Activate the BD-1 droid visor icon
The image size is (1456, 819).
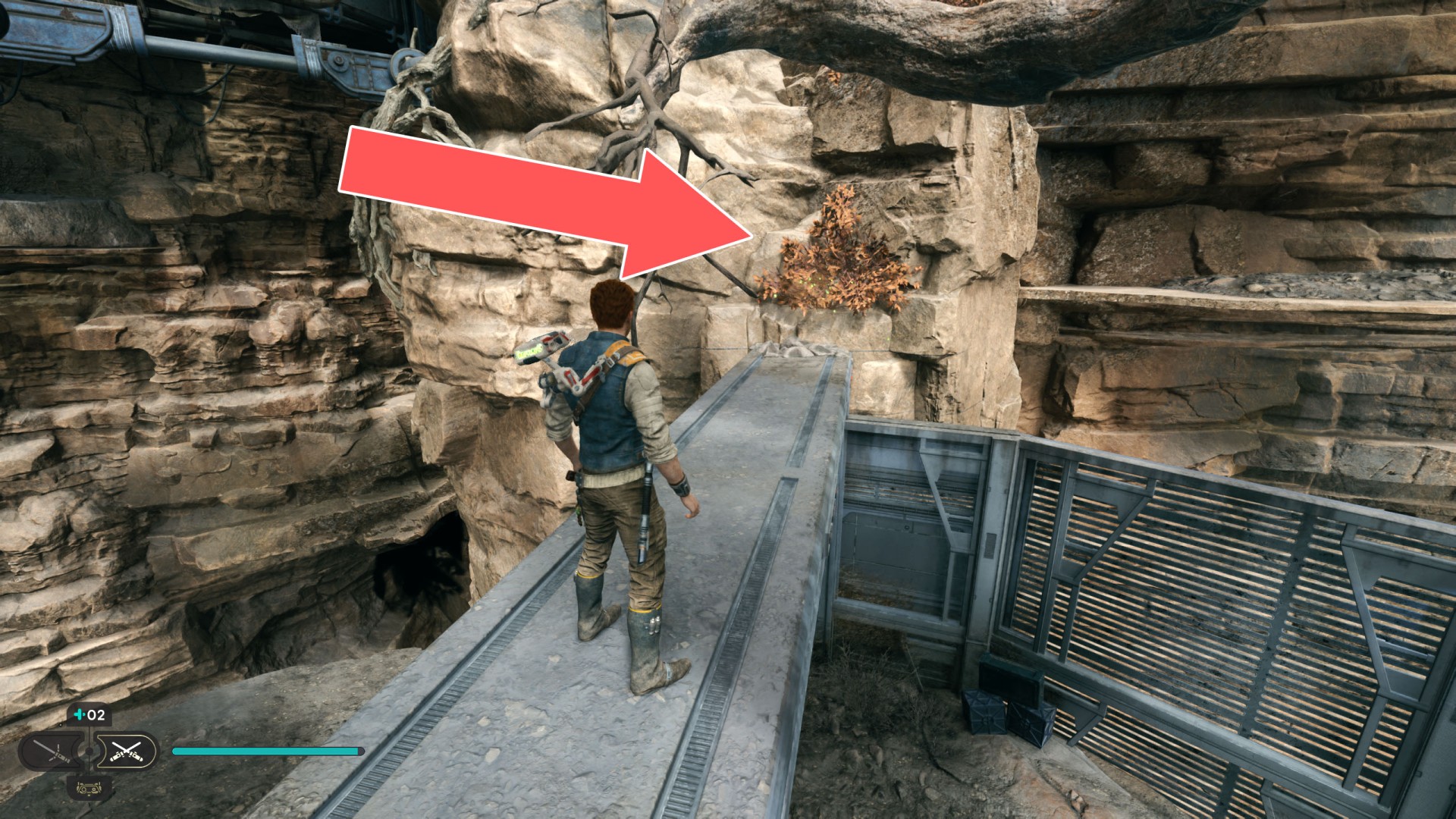tap(89, 787)
